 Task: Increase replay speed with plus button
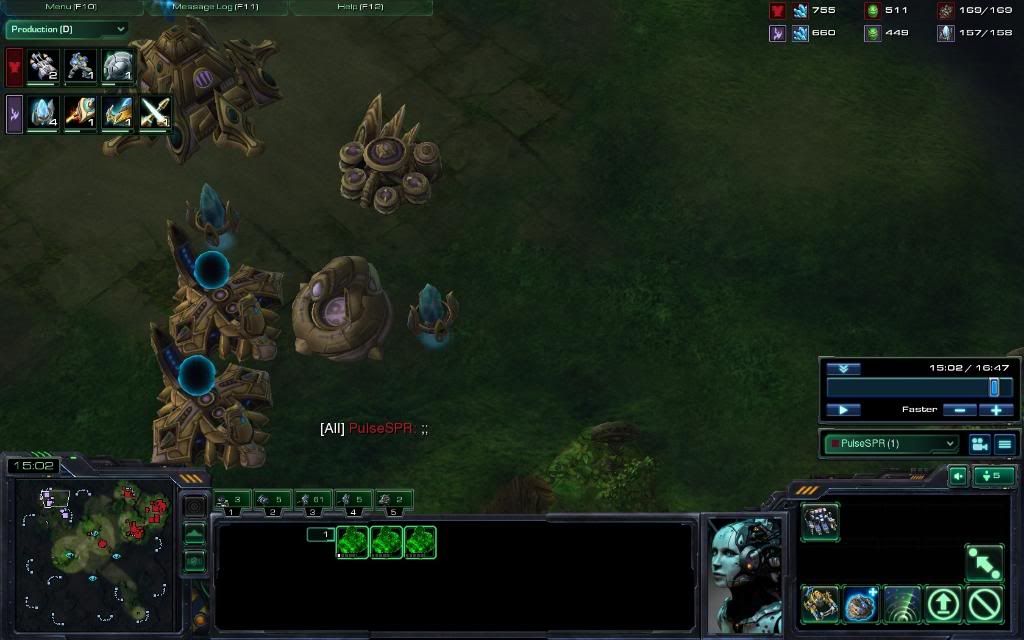[x=996, y=410]
